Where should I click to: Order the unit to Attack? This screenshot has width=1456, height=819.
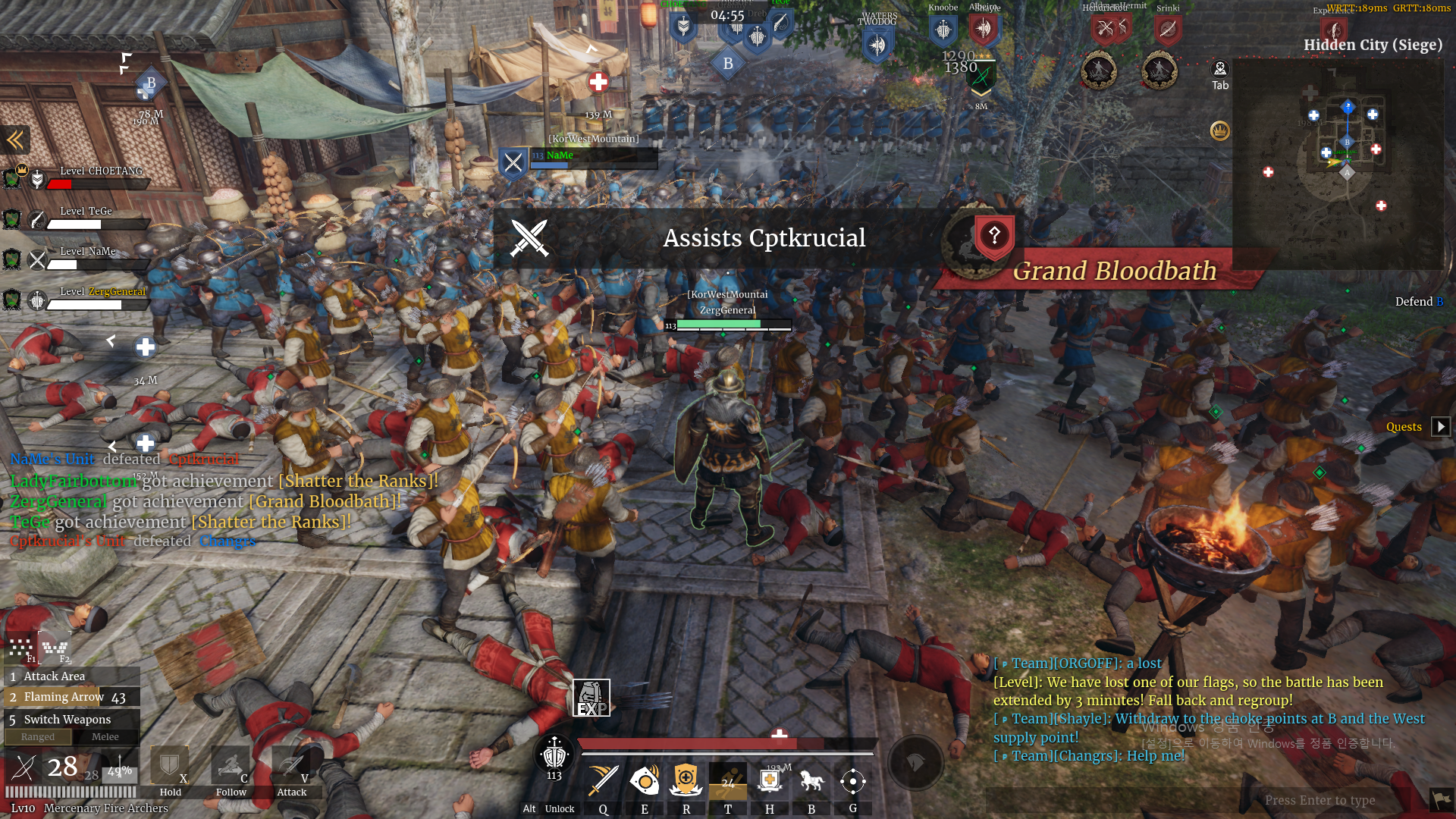pyautogui.click(x=291, y=770)
